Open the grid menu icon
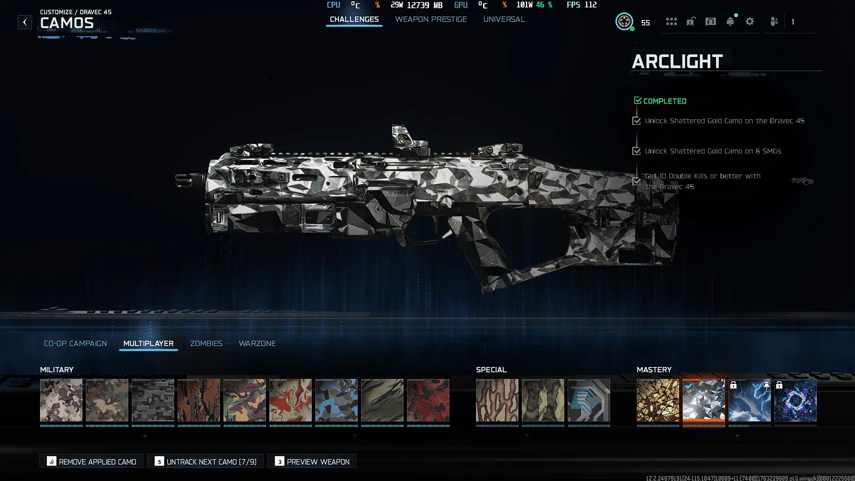Viewport: 855px width, 481px height. coord(671,21)
